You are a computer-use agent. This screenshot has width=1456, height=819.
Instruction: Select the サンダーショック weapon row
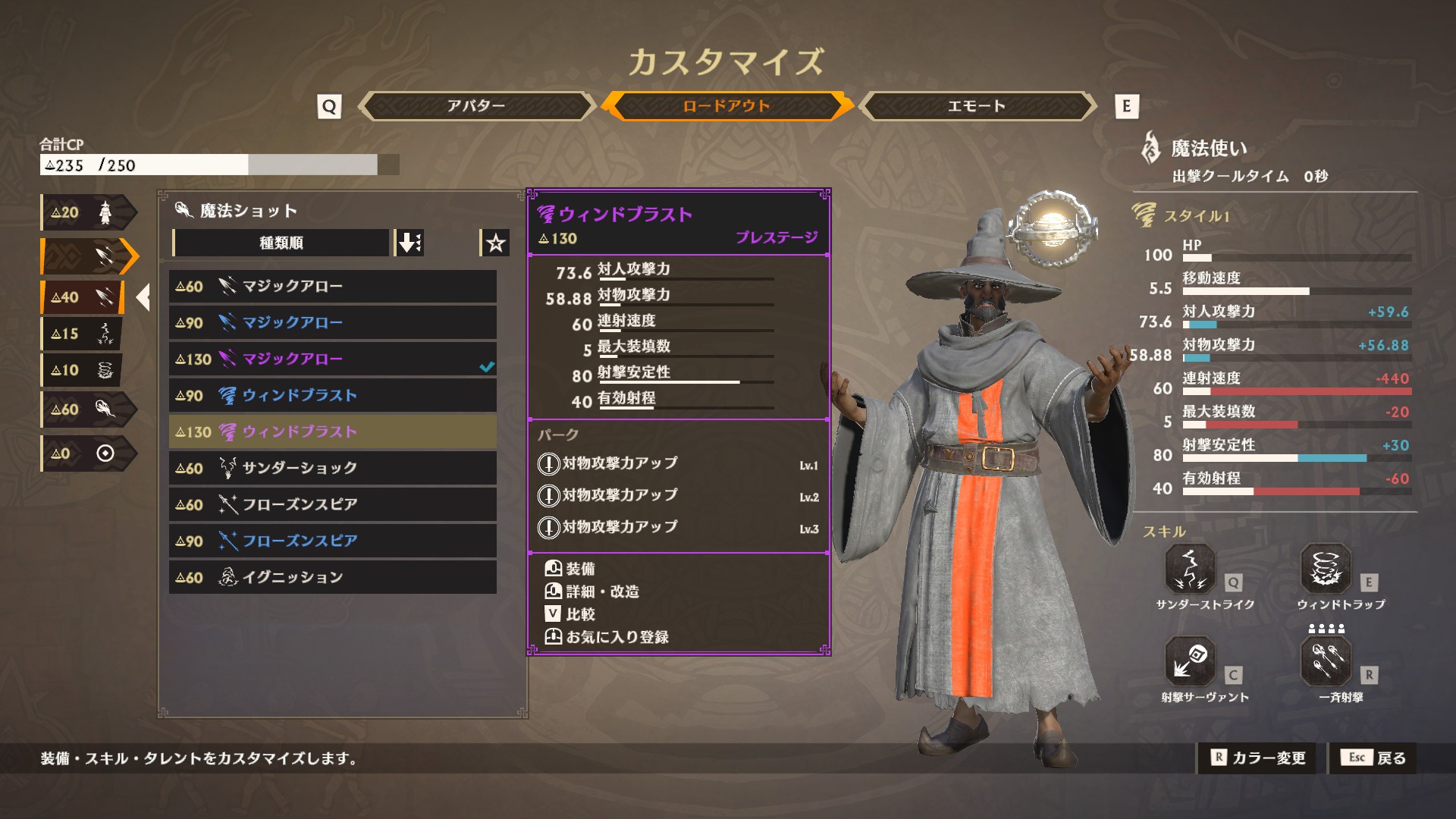(x=332, y=468)
